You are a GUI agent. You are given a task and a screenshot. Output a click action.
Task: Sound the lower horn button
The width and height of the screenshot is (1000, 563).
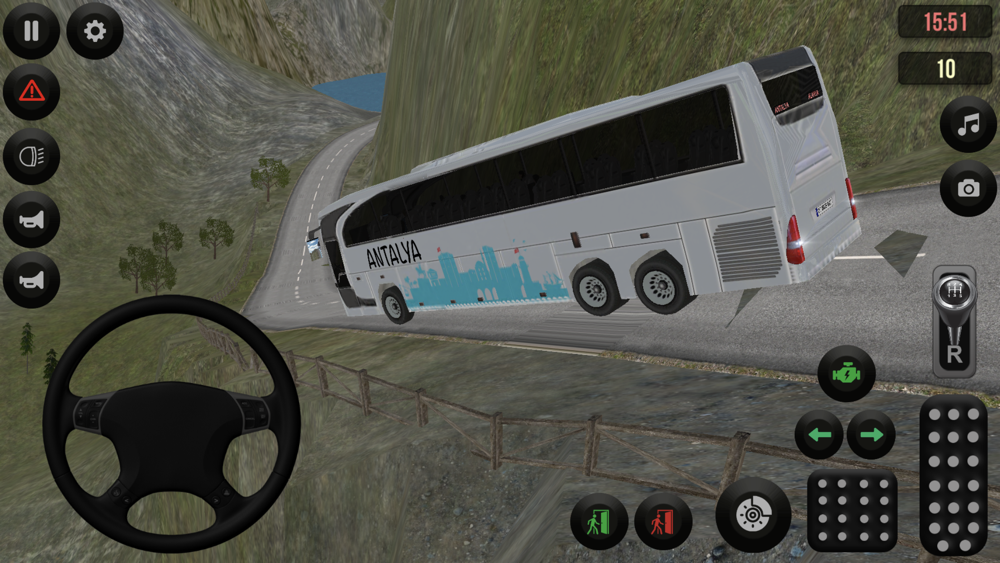click(x=31, y=280)
